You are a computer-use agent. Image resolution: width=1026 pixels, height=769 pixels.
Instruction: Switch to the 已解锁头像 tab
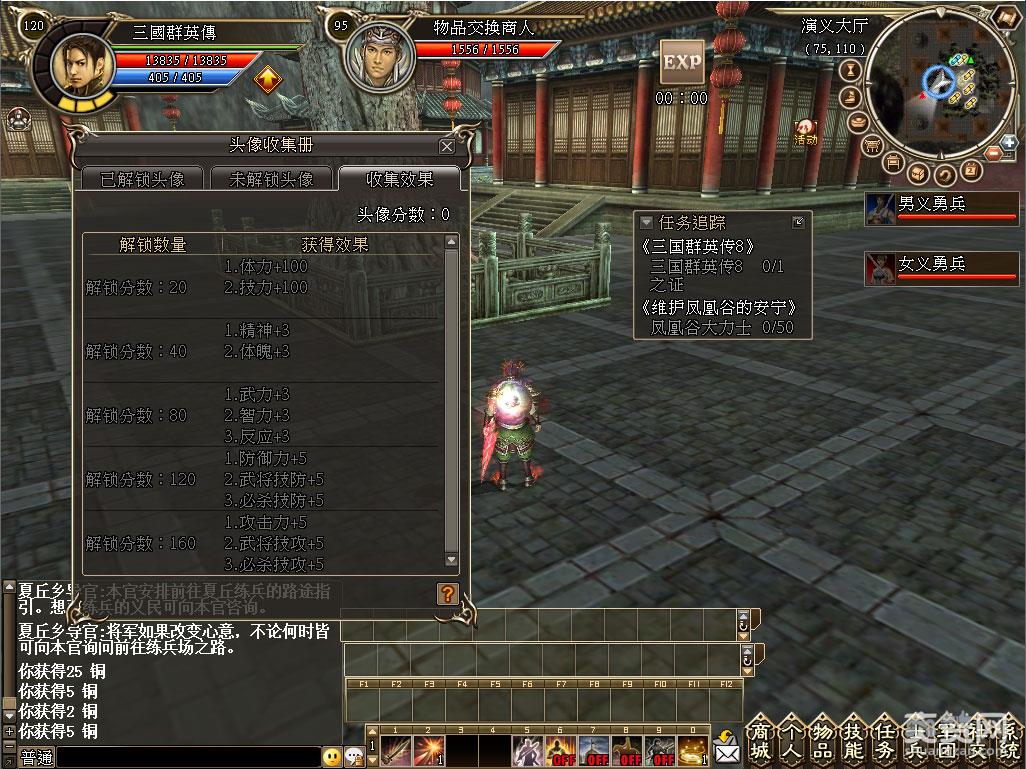(x=142, y=179)
